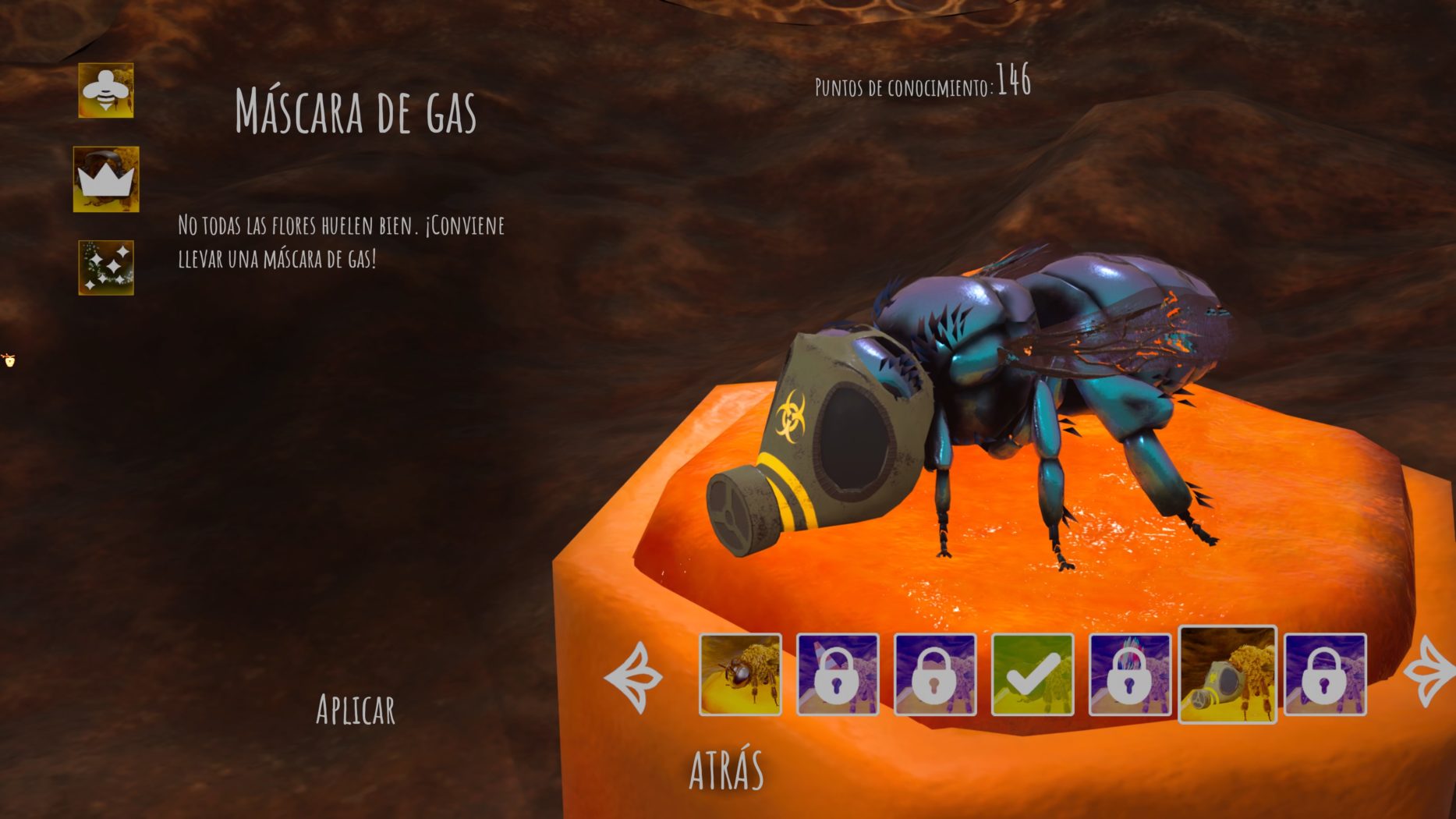Choose the green checkmark equipped thumbnail
Viewport: 1456px width, 819px height.
1032,675
